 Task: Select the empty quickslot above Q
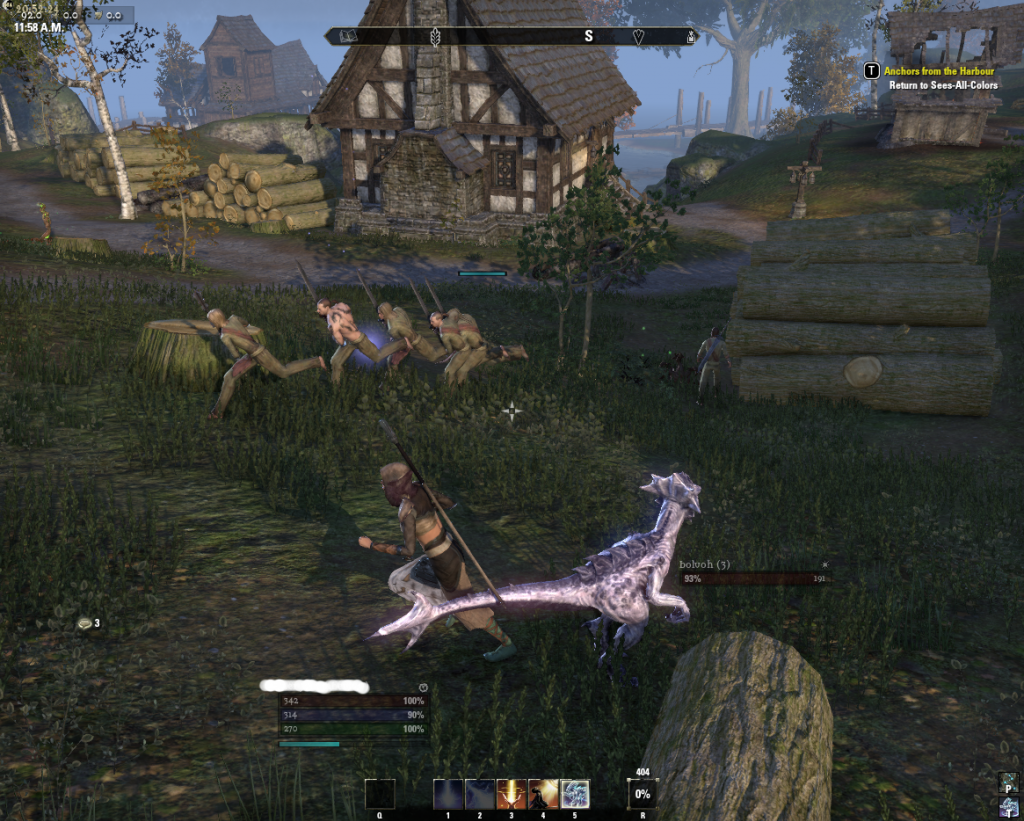point(380,794)
